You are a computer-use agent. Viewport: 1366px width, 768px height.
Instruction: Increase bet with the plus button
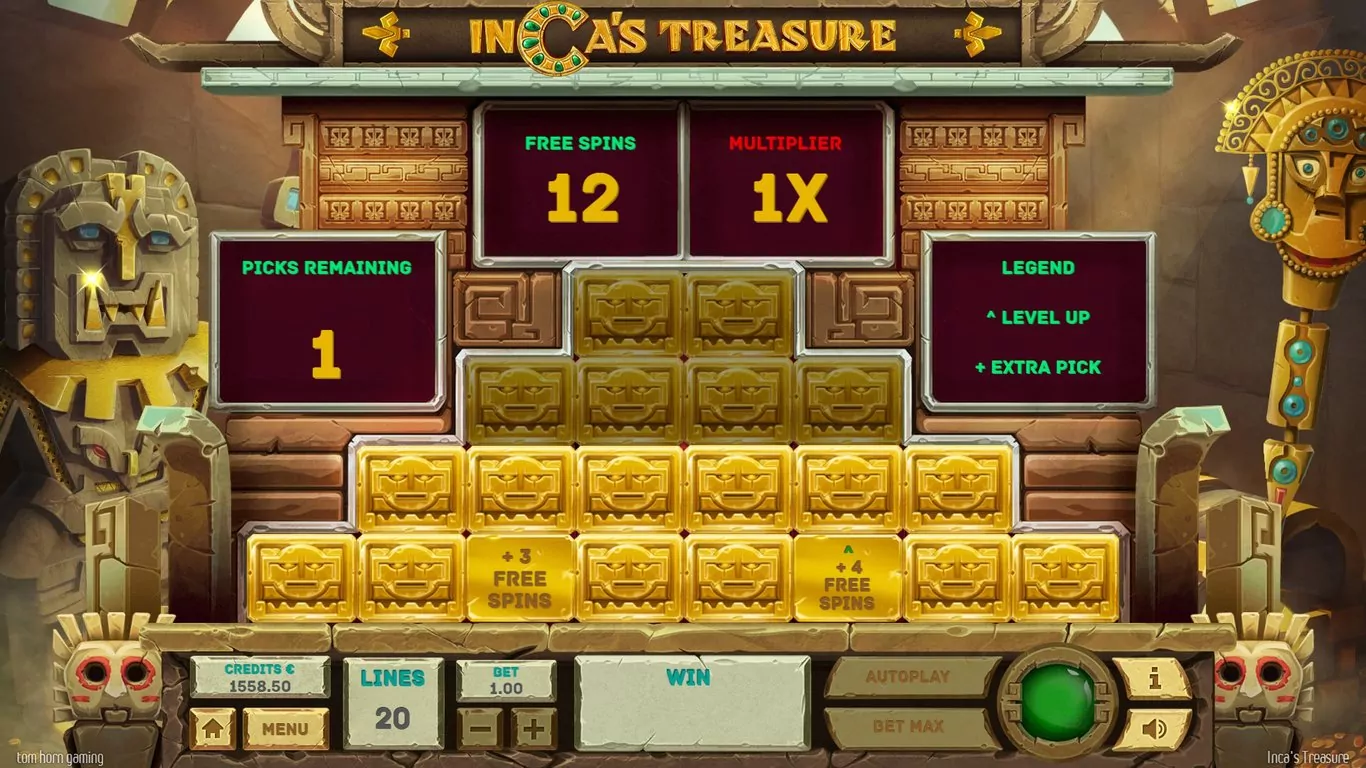534,729
